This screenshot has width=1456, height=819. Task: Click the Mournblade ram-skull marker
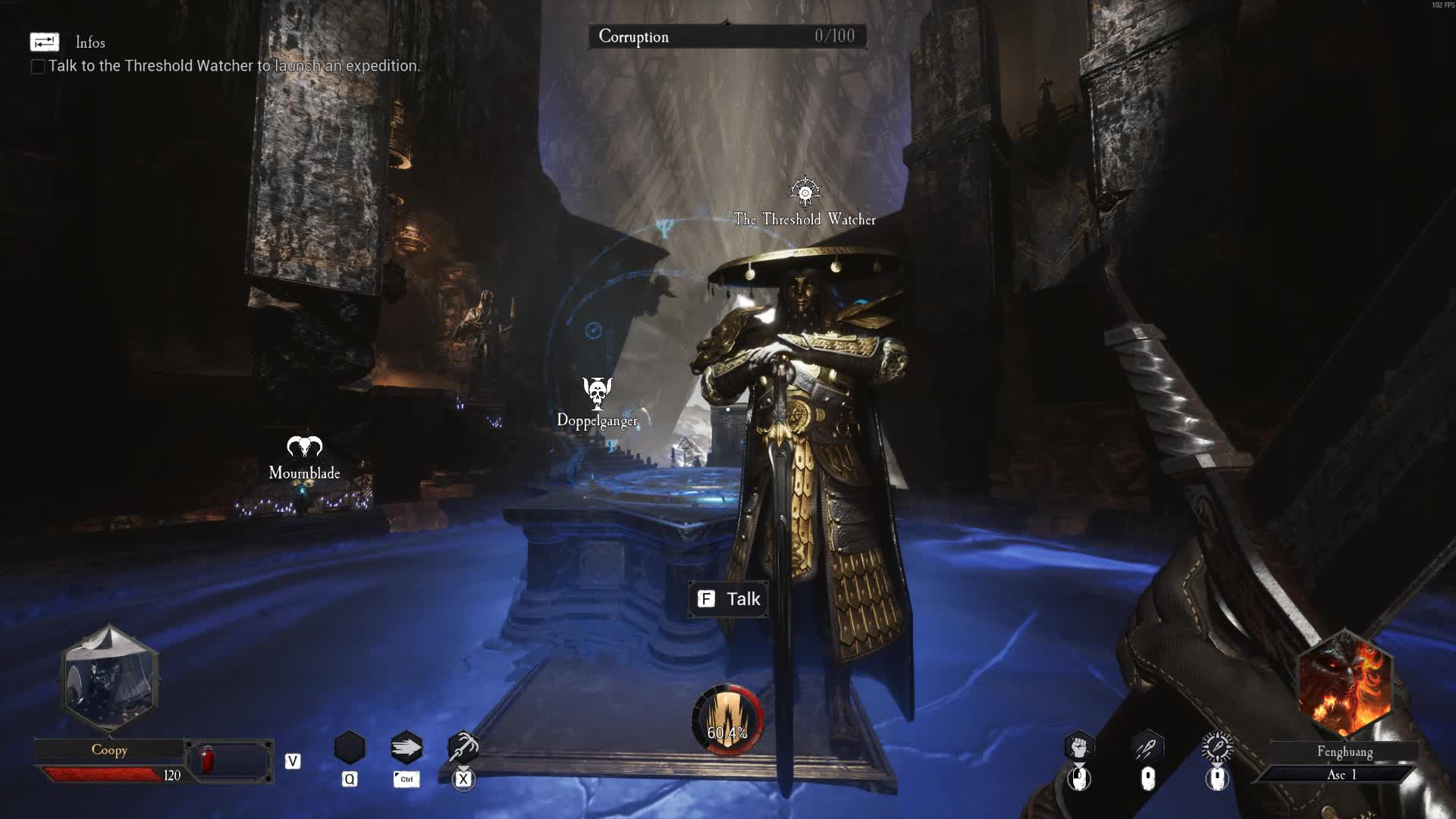[x=303, y=447]
